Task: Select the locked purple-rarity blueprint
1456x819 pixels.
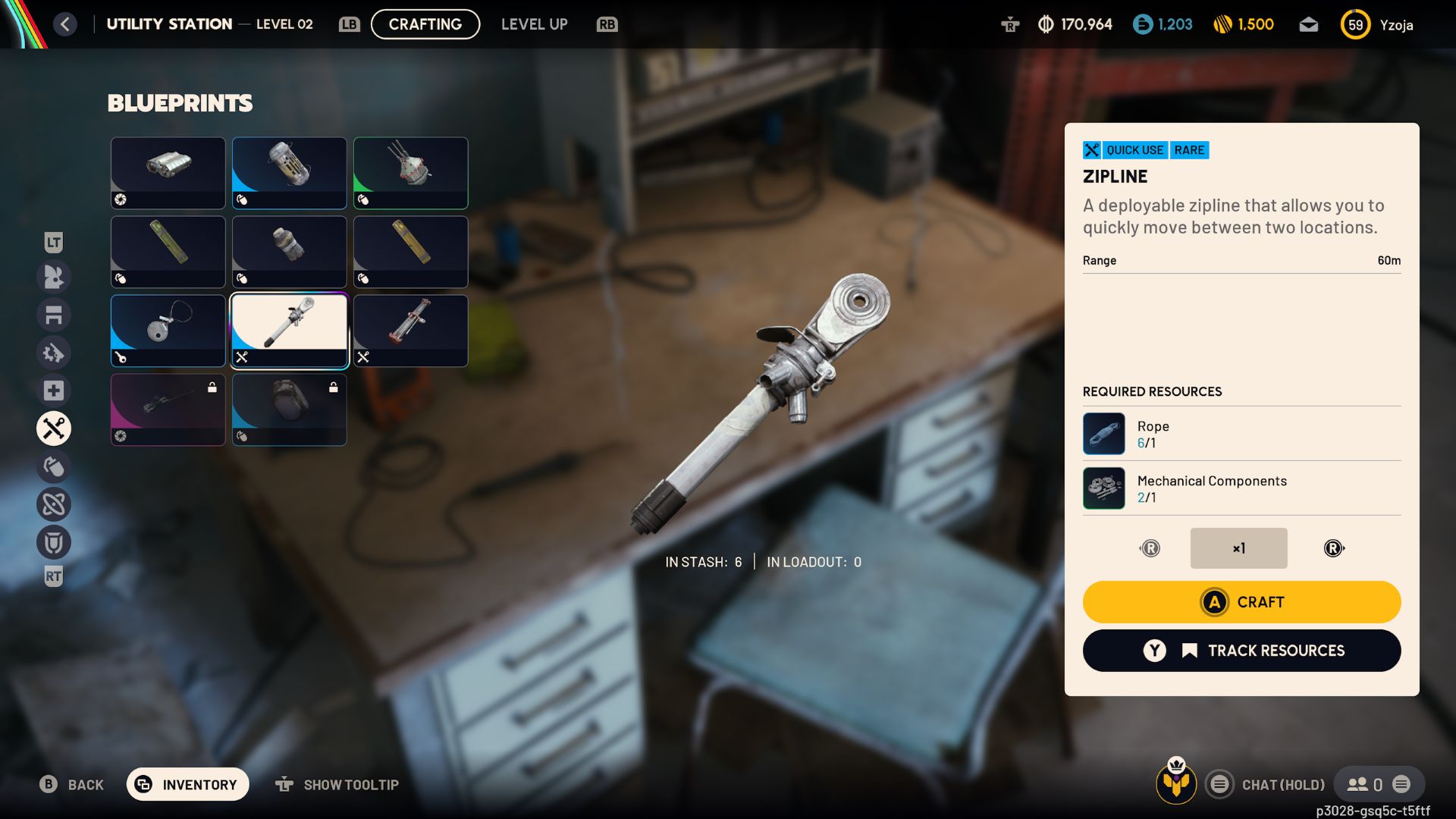Action: coord(168,409)
